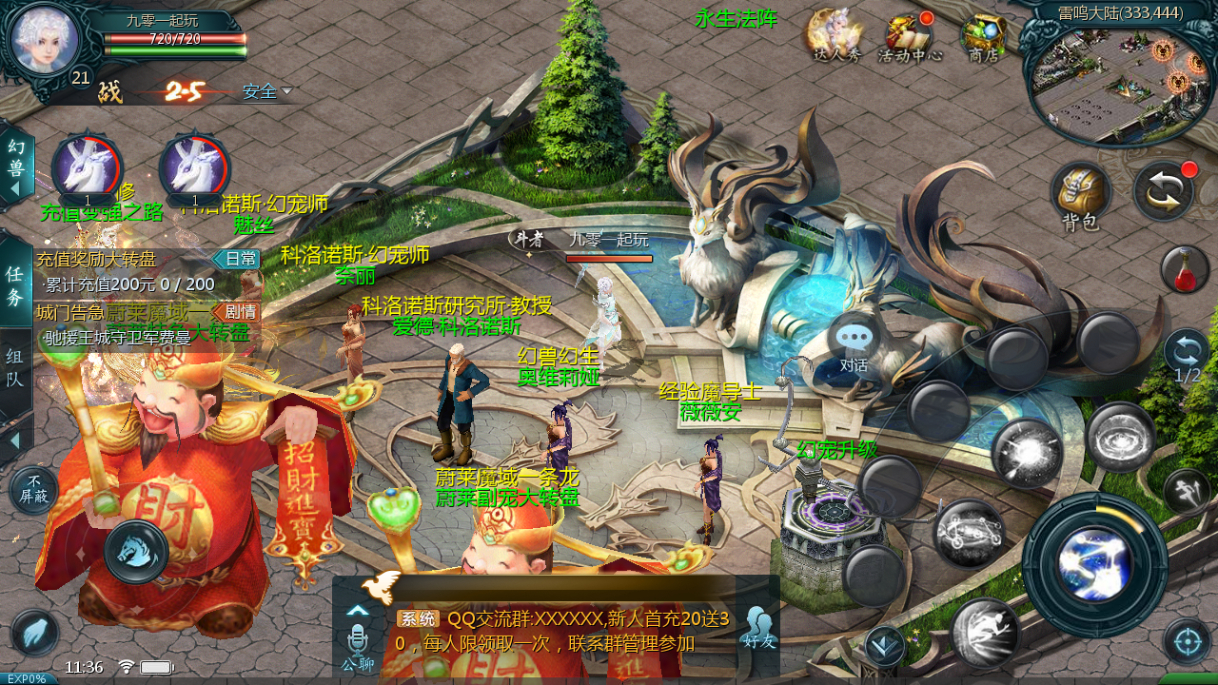Select the 组队 team tab
Screen dimensions: 1218x685
tap(15, 367)
